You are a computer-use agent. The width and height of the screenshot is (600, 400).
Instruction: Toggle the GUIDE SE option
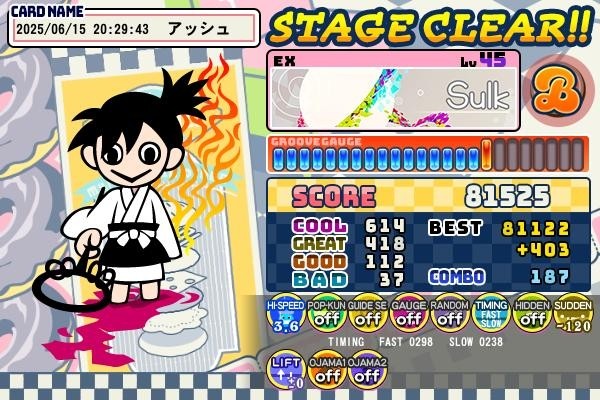pyautogui.click(x=367, y=315)
